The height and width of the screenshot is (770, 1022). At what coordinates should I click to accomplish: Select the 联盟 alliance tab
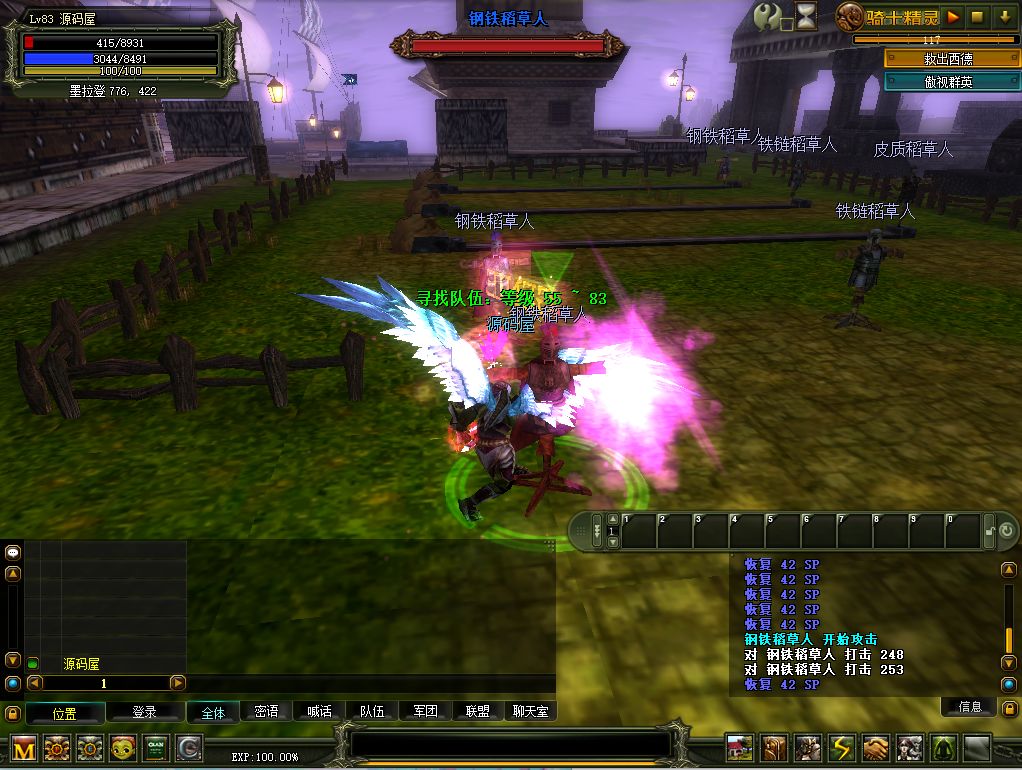[x=478, y=712]
